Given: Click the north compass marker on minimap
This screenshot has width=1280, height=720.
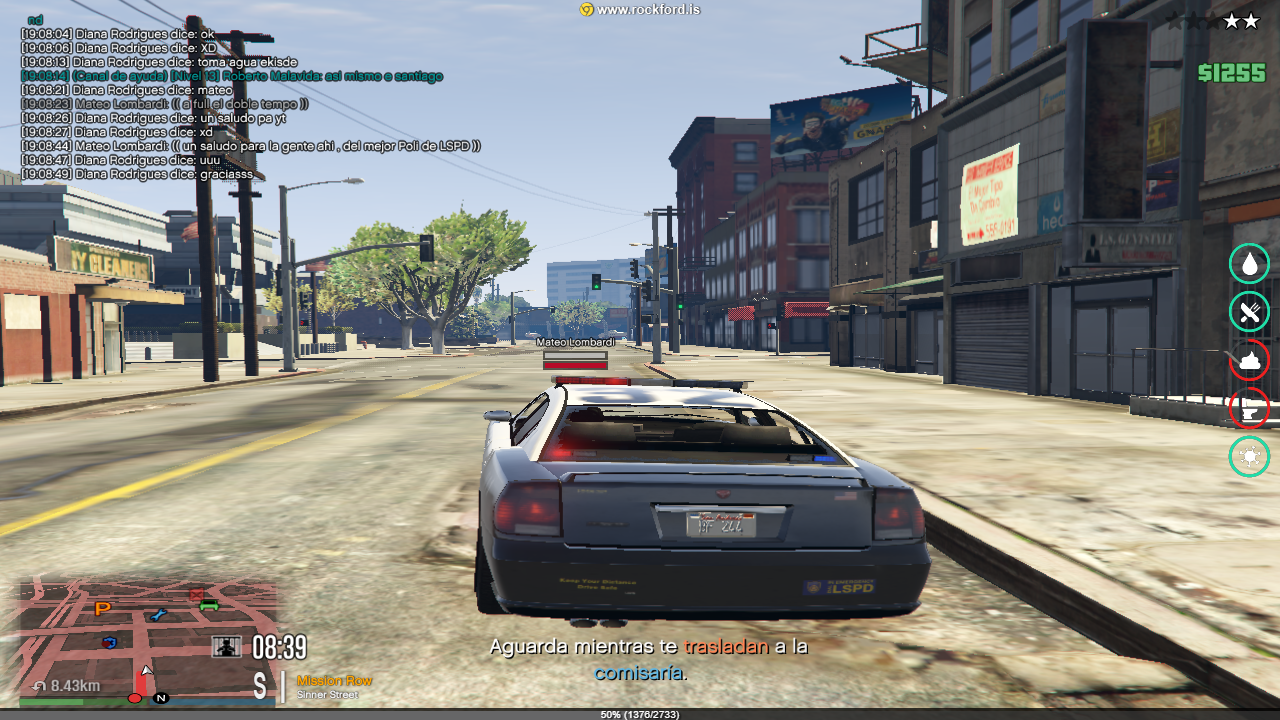Looking at the screenshot, I should (x=161, y=698).
